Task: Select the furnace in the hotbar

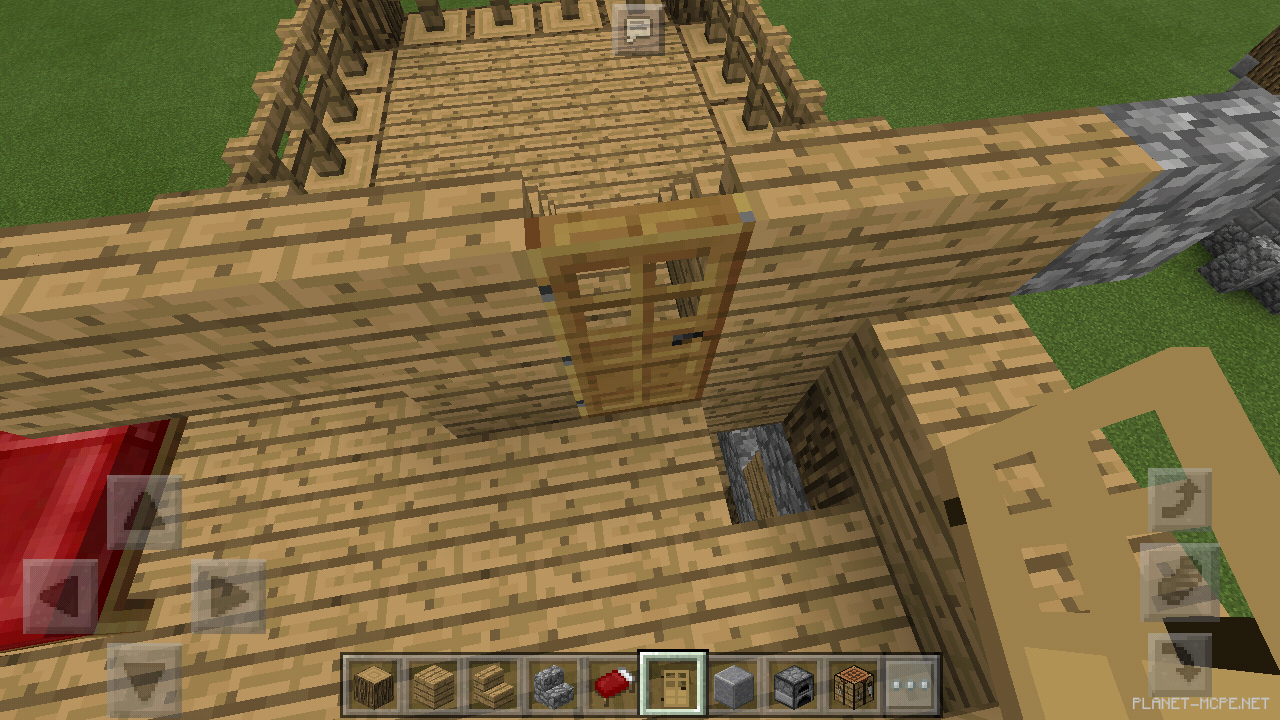Action: [x=794, y=685]
